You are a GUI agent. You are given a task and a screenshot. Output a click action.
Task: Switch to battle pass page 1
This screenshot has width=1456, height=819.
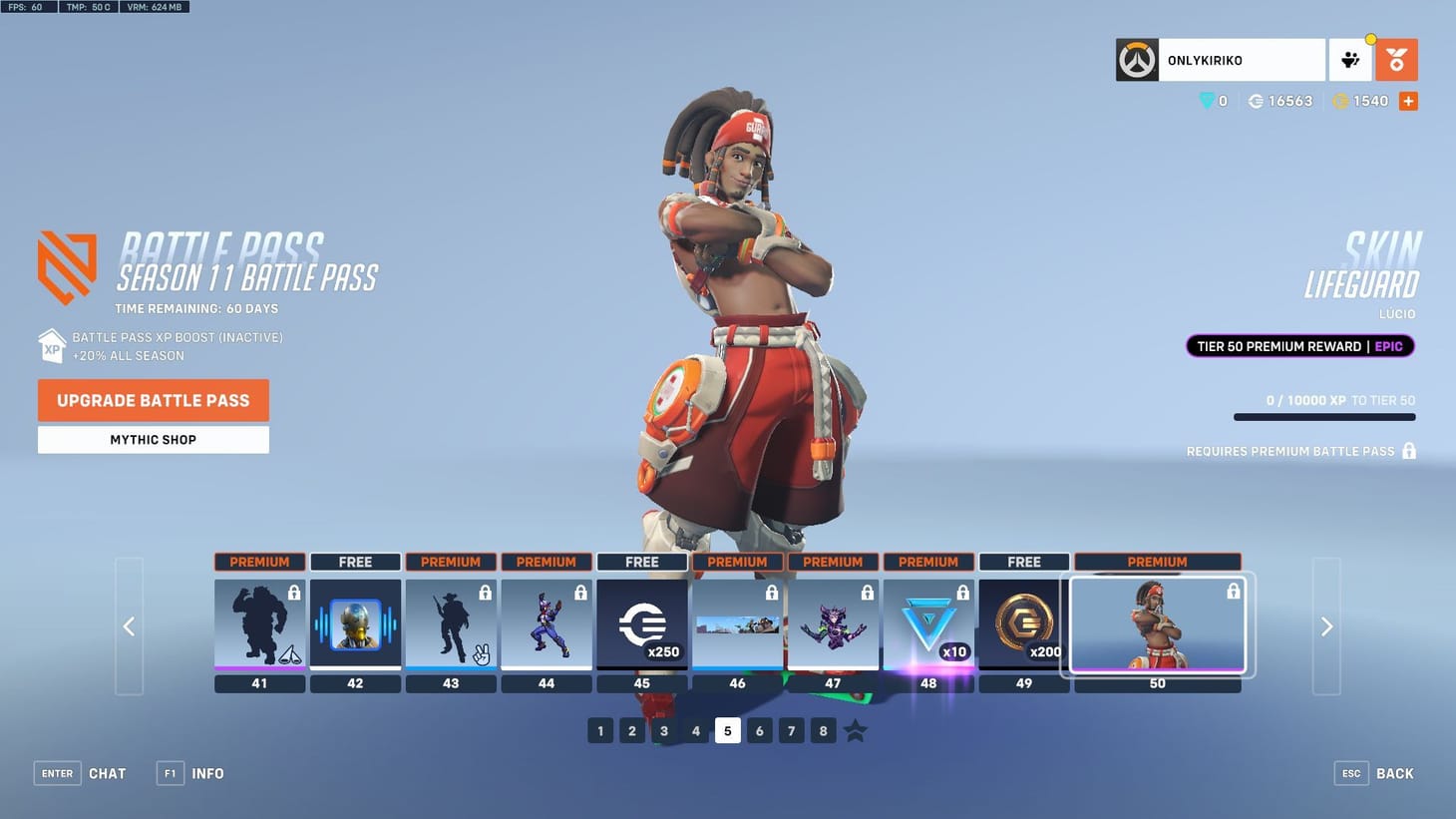tap(600, 730)
